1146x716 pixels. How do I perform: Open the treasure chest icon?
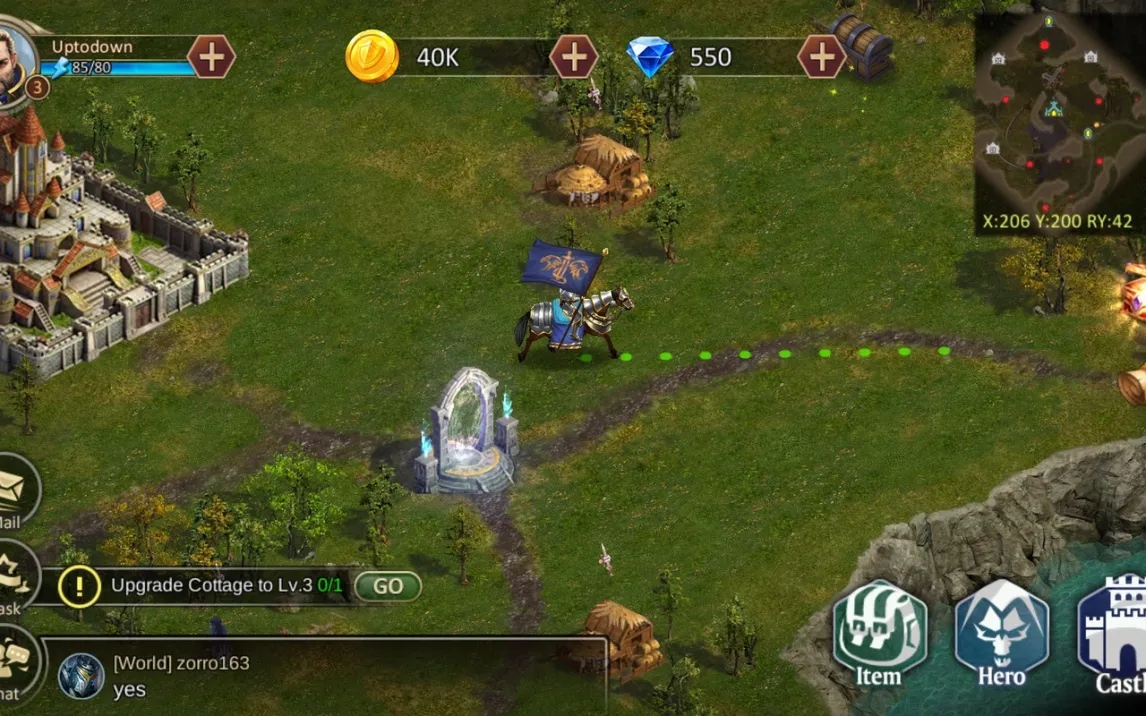click(x=862, y=45)
